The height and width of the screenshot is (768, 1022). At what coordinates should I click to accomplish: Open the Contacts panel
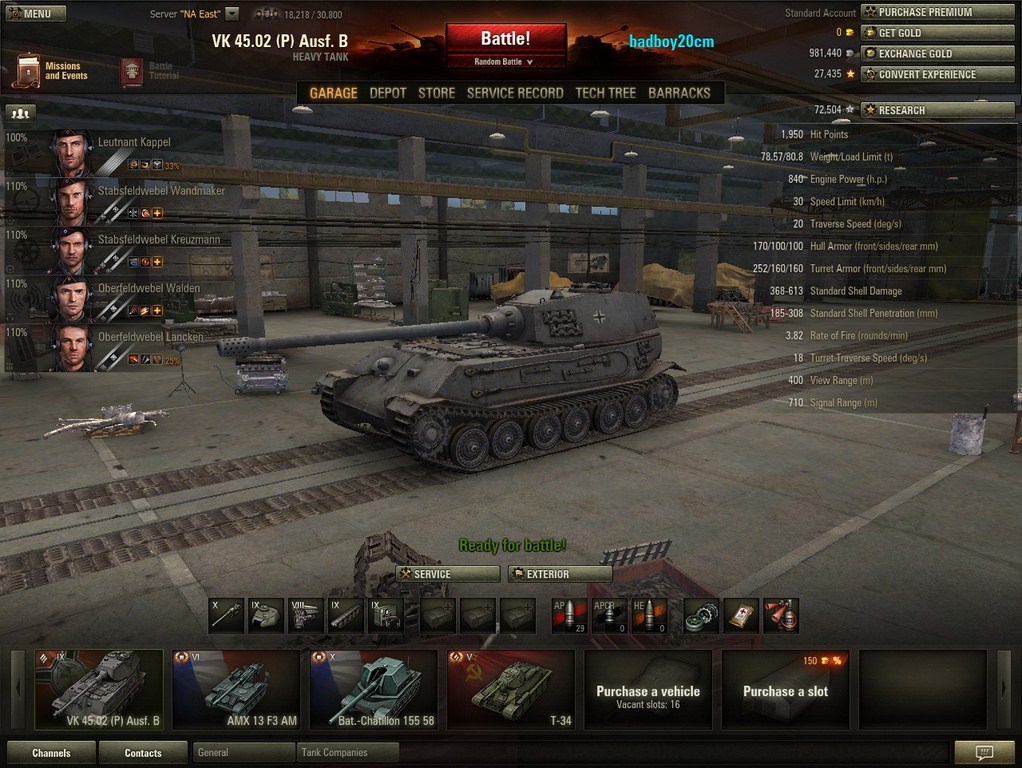(143, 753)
